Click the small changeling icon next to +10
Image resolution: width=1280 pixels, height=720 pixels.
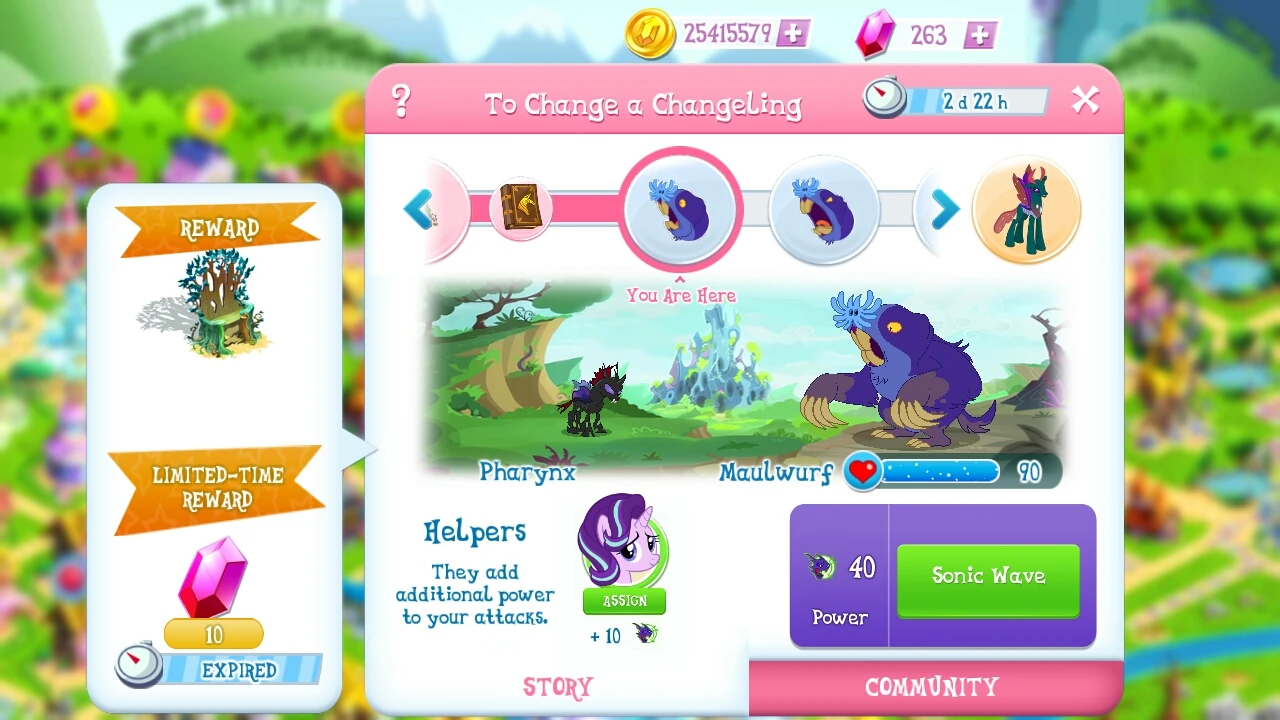[643, 635]
